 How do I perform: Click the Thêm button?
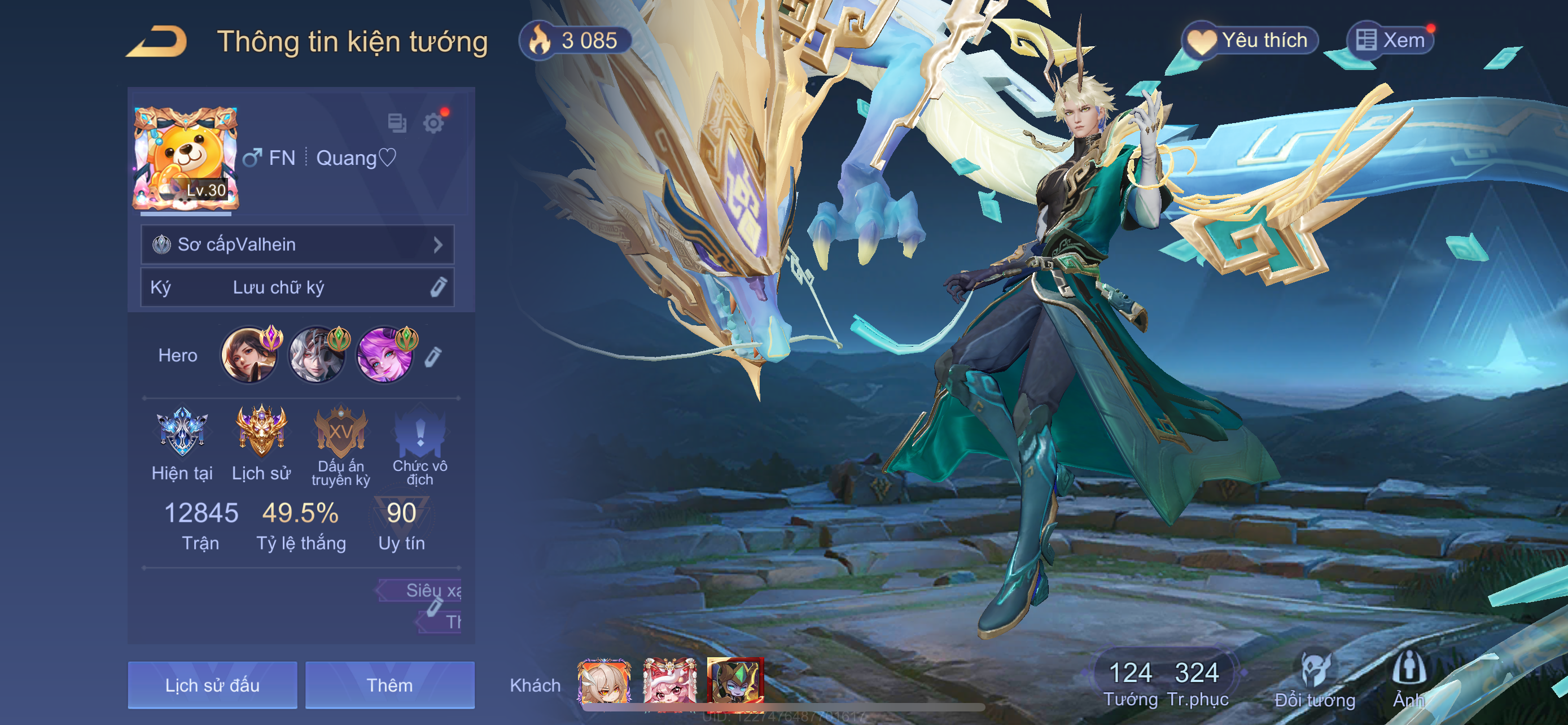click(389, 685)
